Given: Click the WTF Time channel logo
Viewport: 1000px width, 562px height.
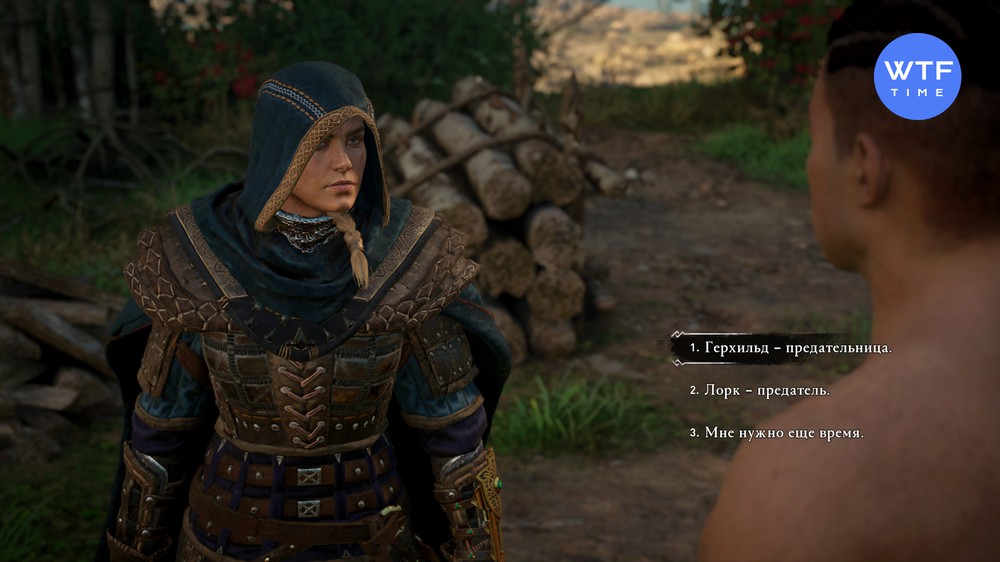Looking at the screenshot, I should [x=917, y=76].
